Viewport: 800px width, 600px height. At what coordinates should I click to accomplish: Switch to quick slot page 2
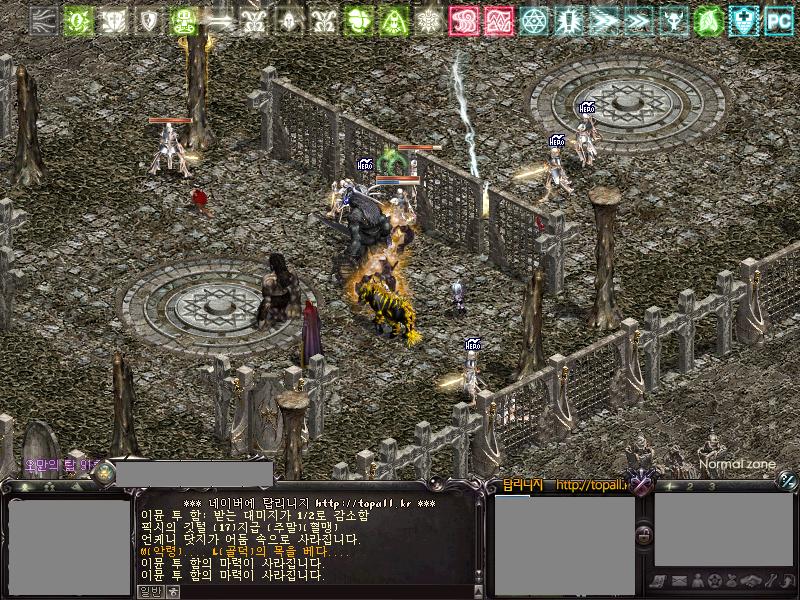(x=691, y=486)
